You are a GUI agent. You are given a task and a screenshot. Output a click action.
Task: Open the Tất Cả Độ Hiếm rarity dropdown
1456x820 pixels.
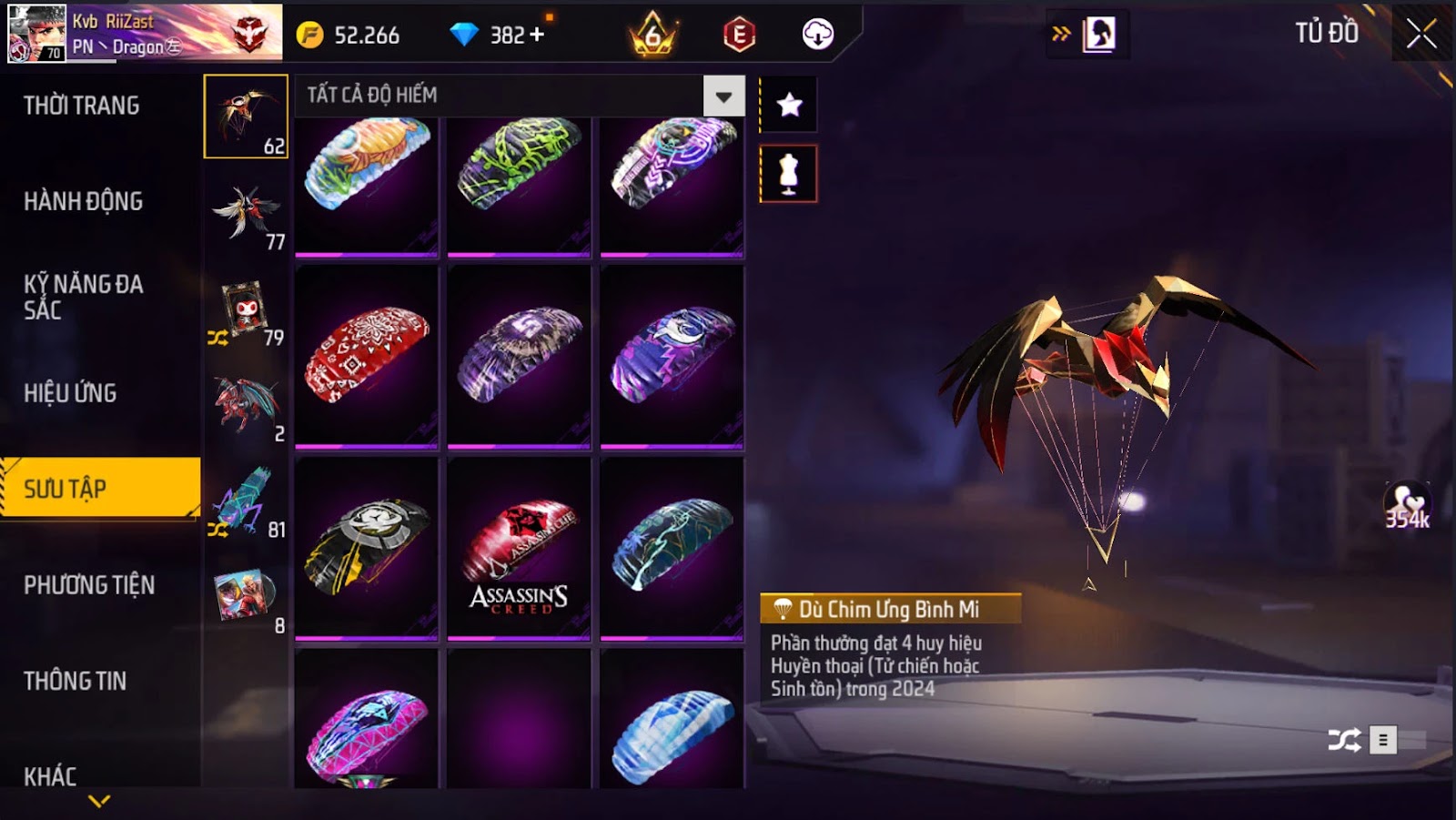pos(723,96)
